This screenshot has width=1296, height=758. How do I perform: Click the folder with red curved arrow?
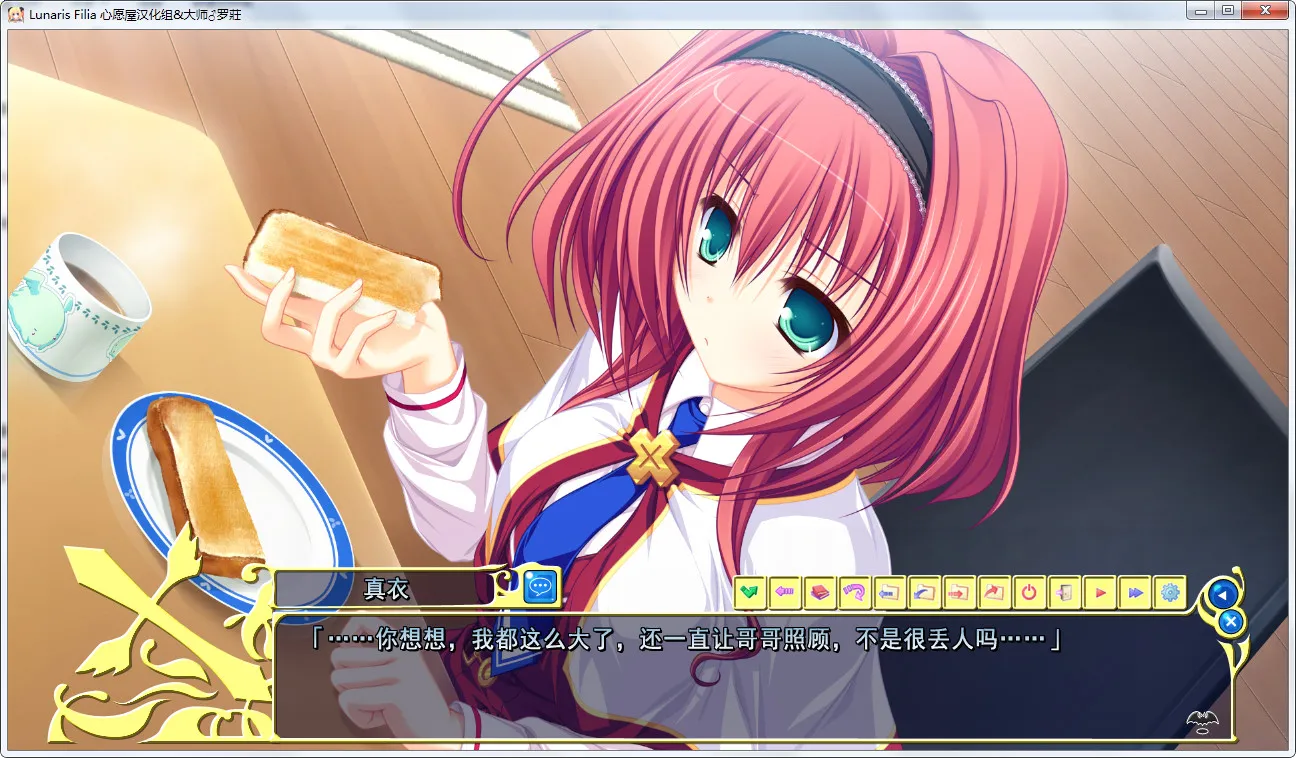994,593
